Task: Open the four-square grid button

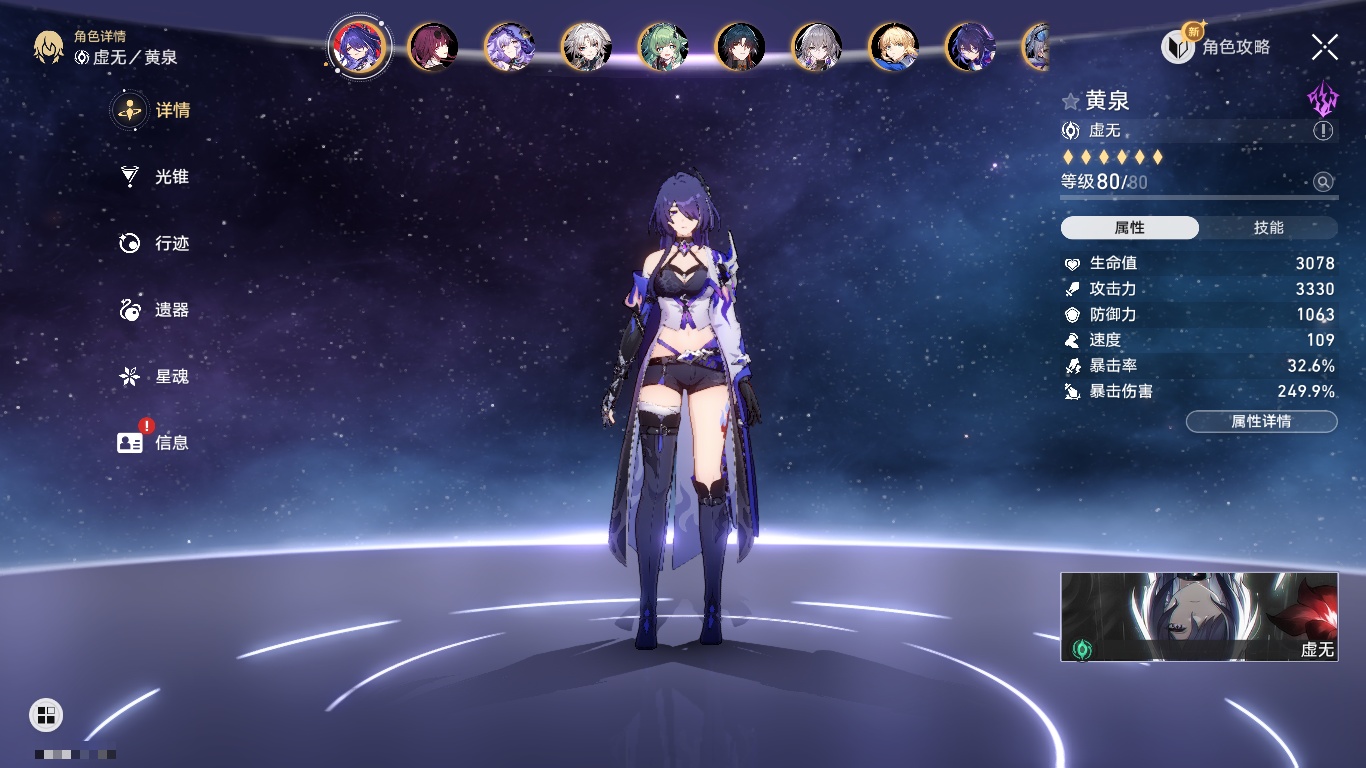Action: tap(46, 714)
